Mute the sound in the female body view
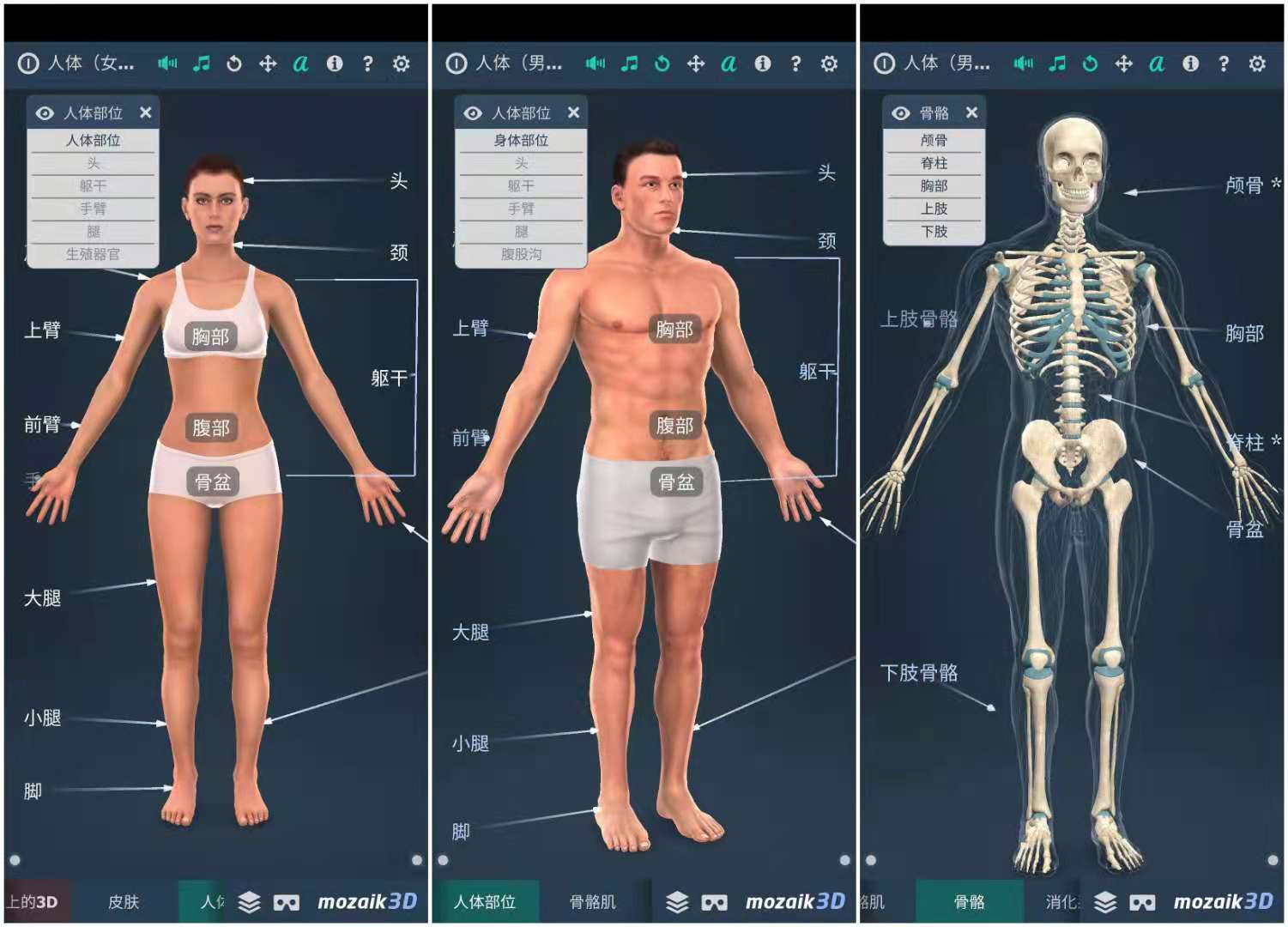The height and width of the screenshot is (927, 1288). click(x=168, y=64)
